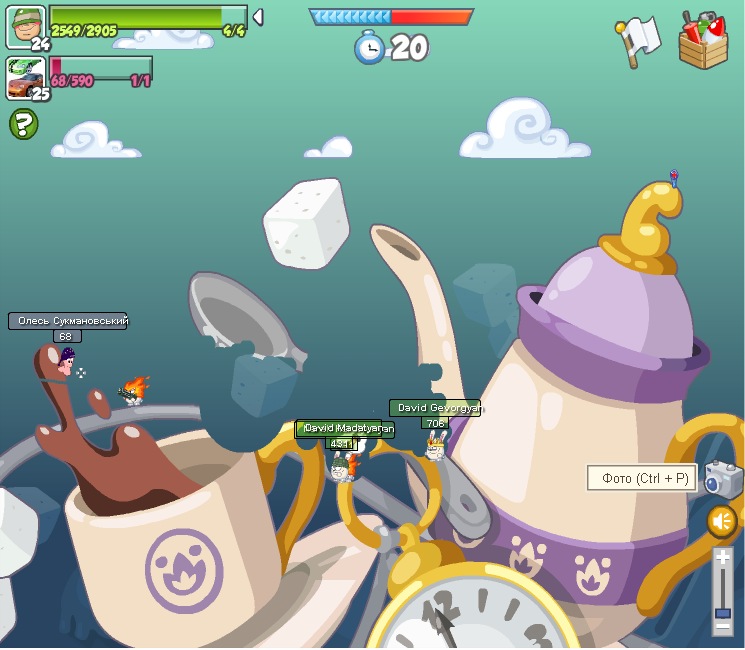Viewport: 745px width, 650px height.
Task: Collapse team panel with the arrow
Action: [258, 17]
